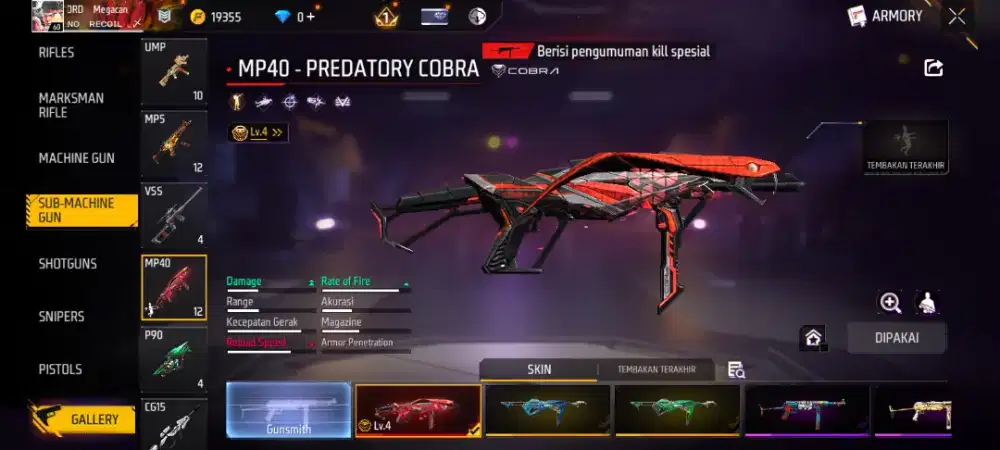Image resolution: width=1000 pixels, height=450 pixels.
Task: Open the Tembakan Terakhir preview box
Action: [906, 147]
